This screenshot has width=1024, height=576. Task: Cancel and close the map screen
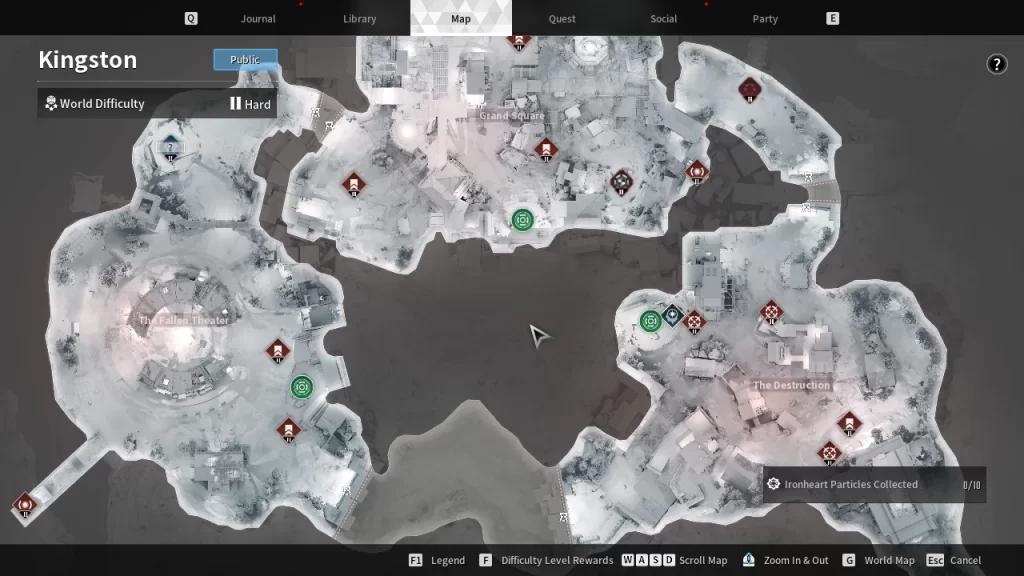(x=964, y=561)
